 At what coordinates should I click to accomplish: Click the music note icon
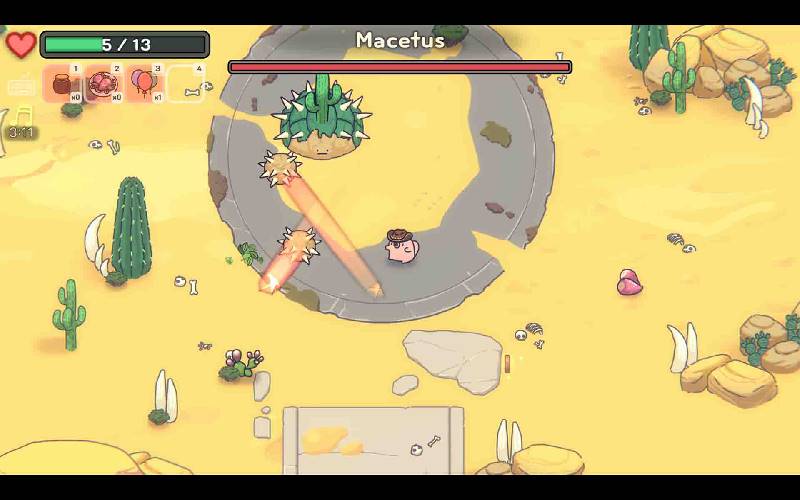click(23, 114)
